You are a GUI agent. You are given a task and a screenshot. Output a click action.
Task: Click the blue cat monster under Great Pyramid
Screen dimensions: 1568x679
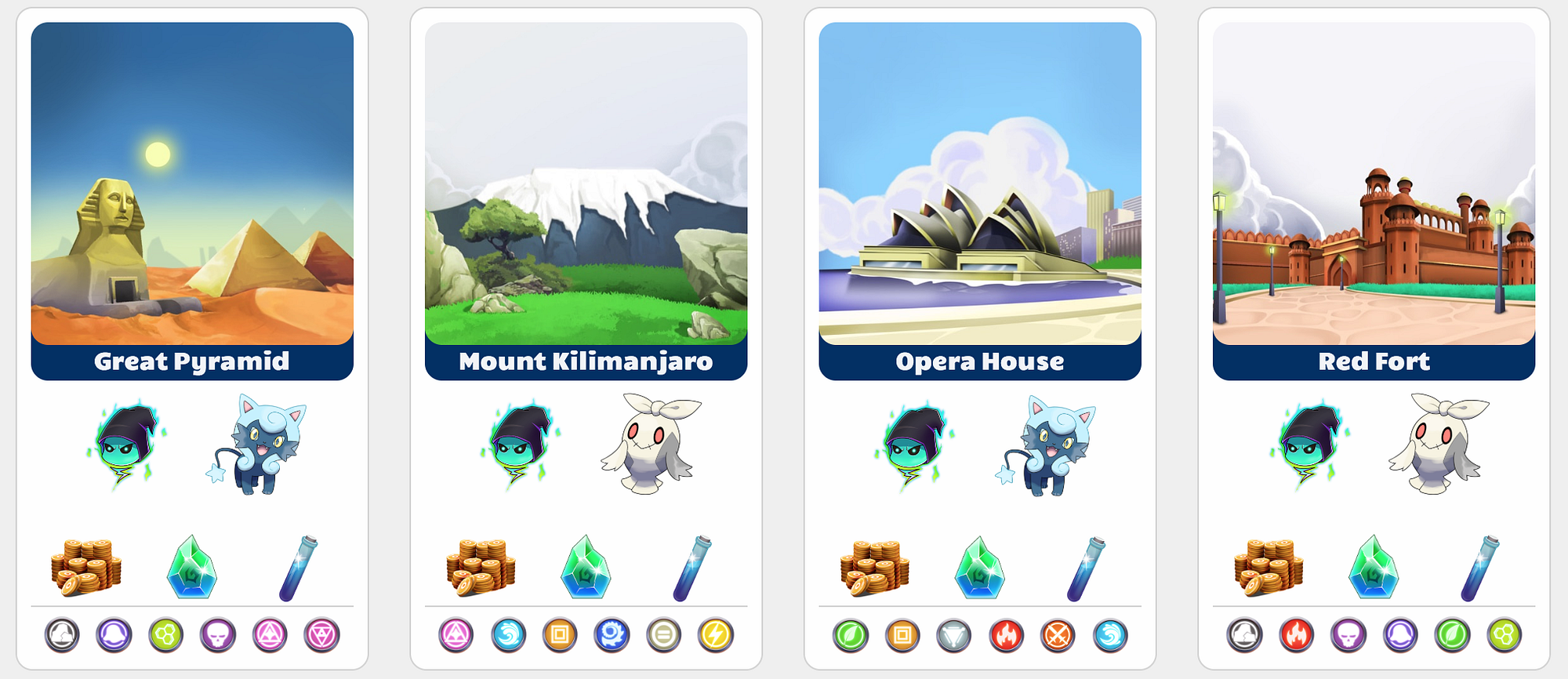coord(260,445)
